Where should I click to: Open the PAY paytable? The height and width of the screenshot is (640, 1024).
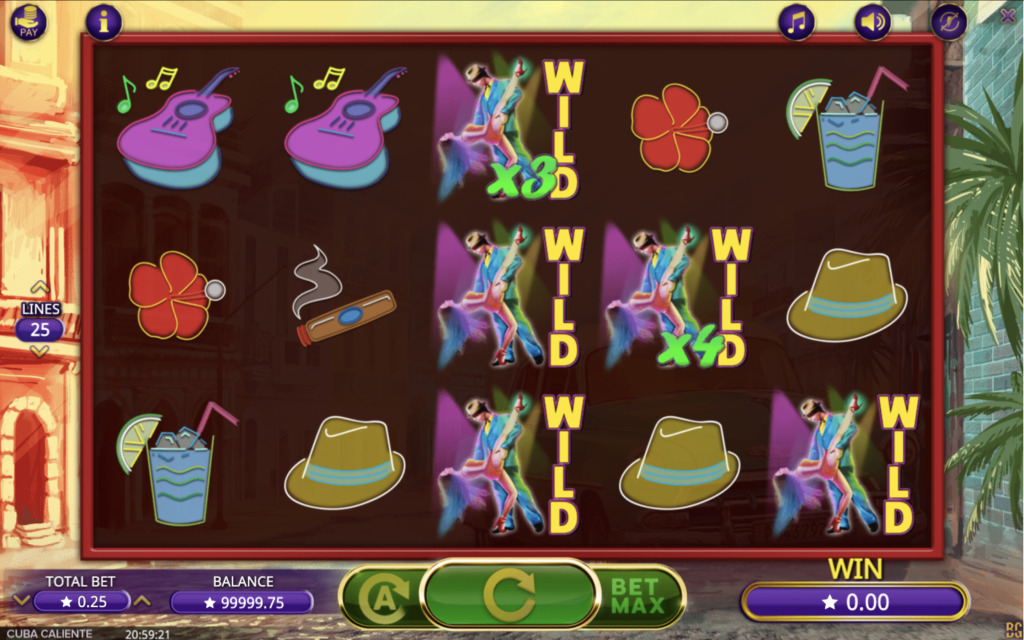tap(27, 21)
